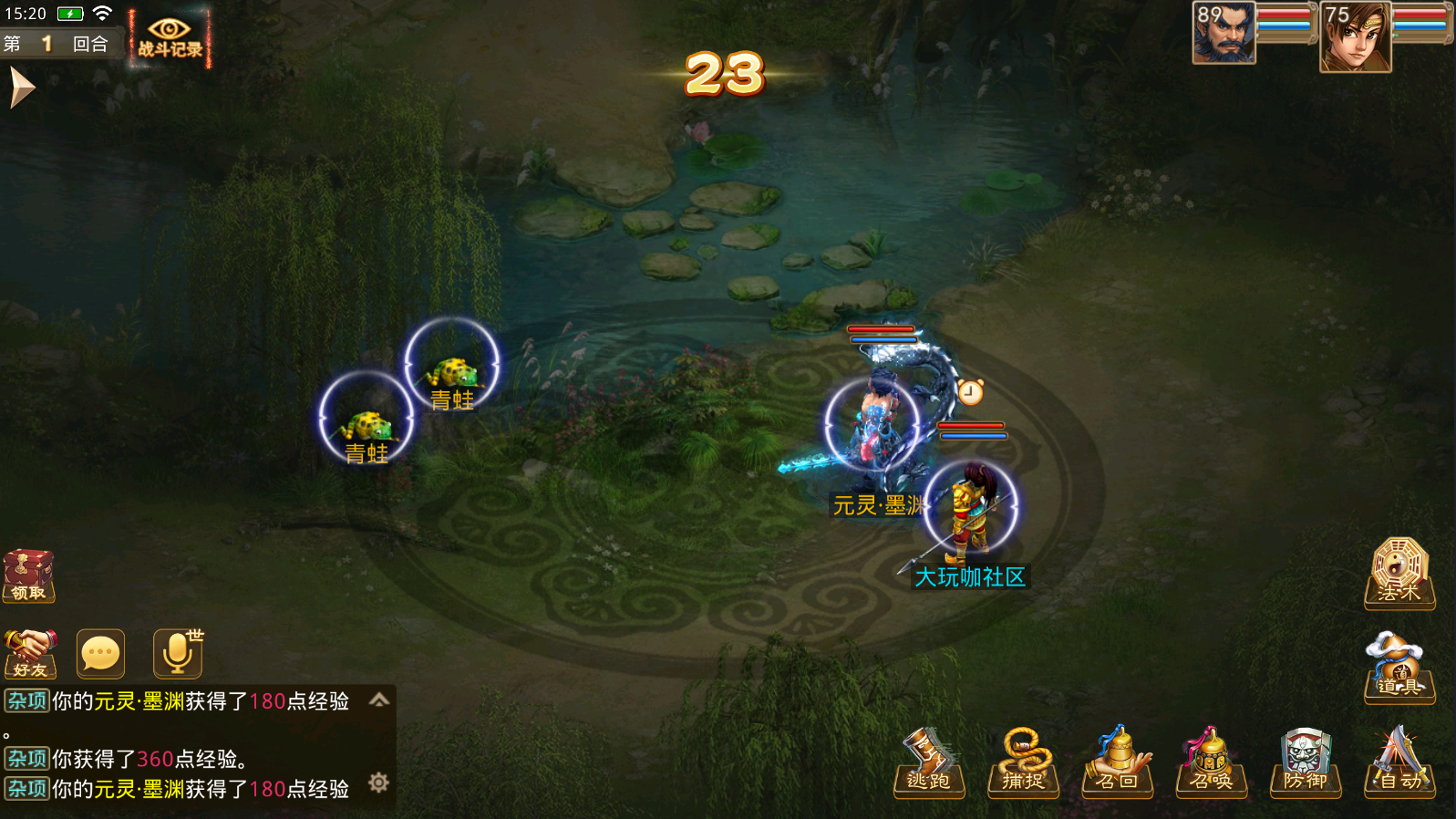1456x819 pixels.
Task: Select the defend (防御) command
Action: pos(1305,763)
